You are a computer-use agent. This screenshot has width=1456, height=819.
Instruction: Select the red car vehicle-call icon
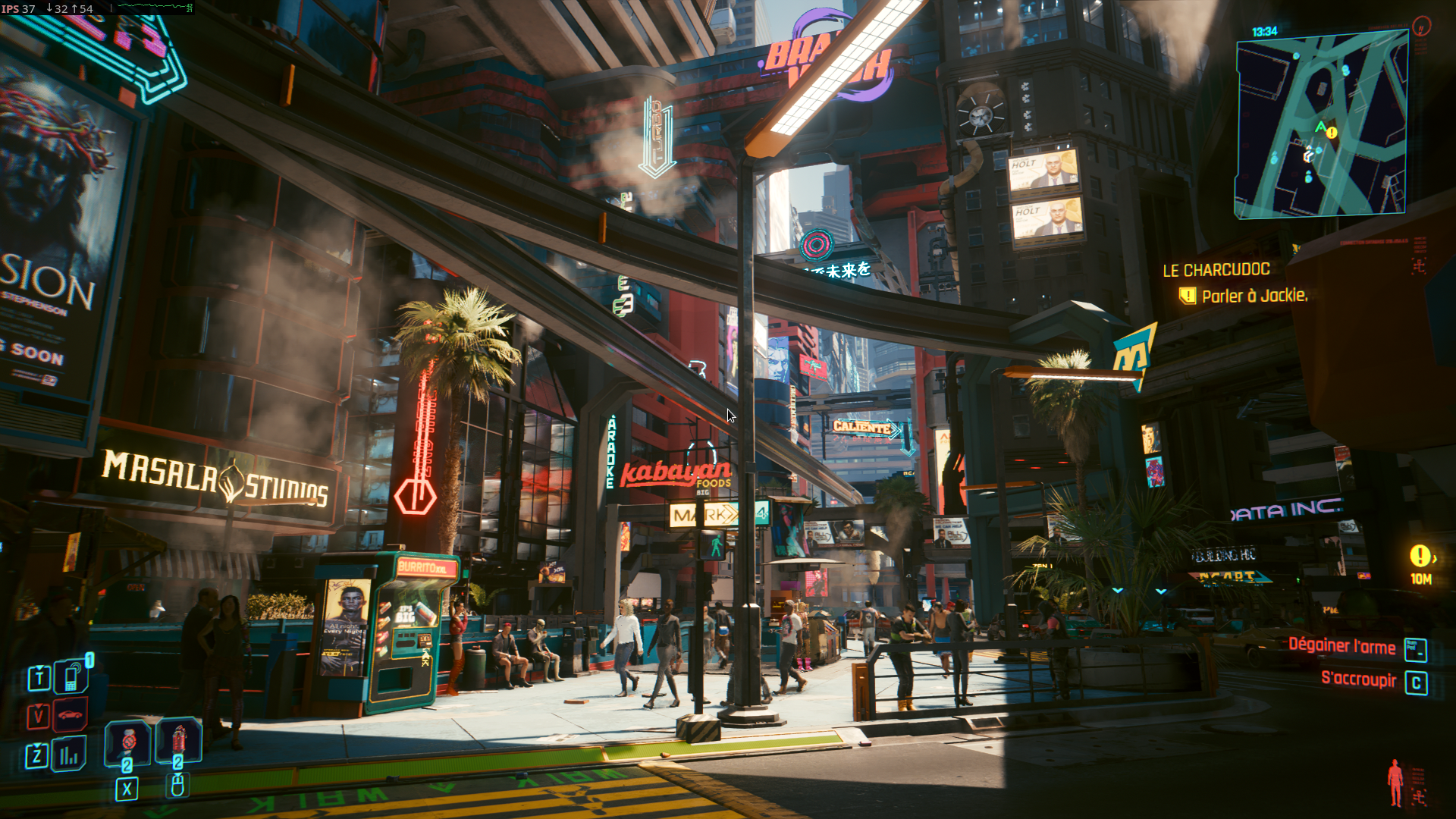[71, 715]
